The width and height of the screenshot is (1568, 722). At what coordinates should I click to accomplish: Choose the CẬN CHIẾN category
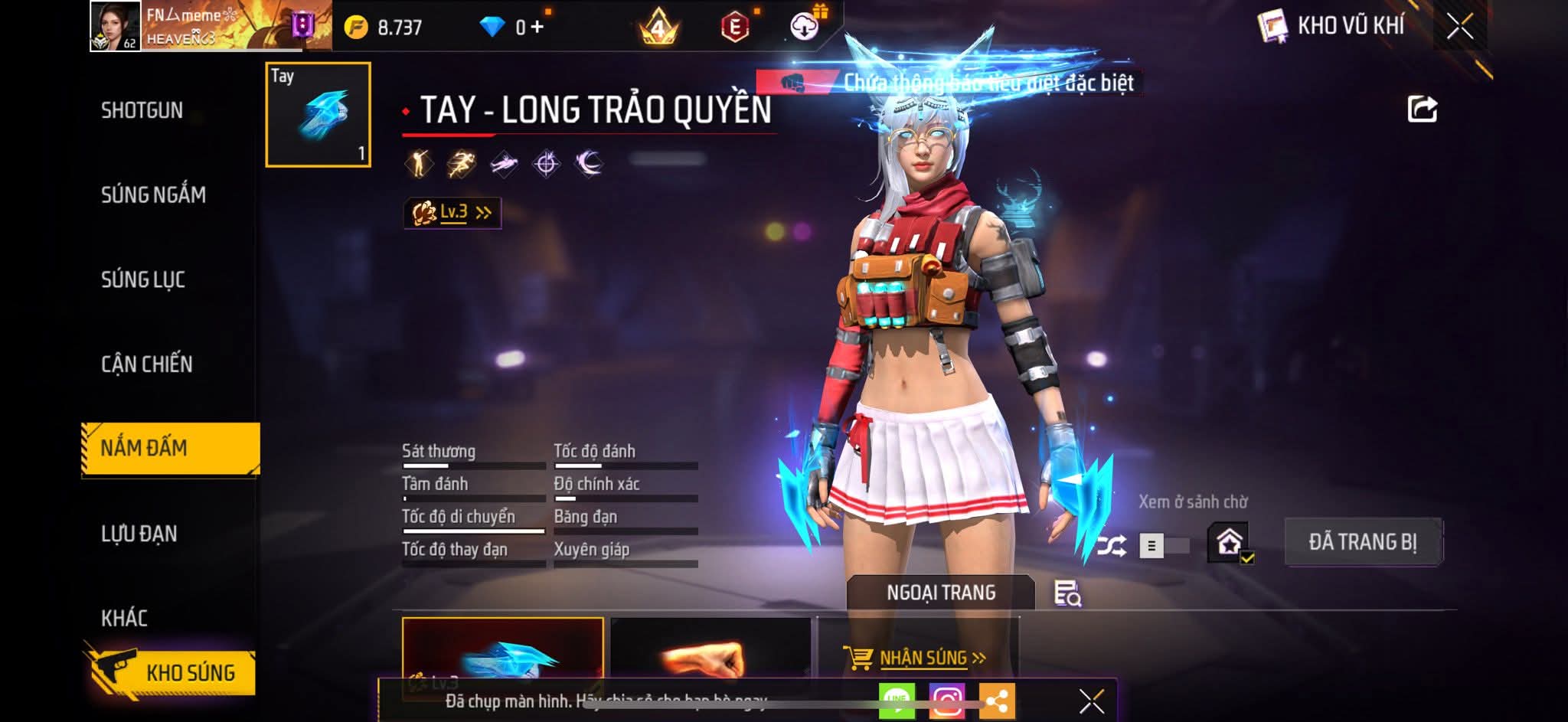[147, 364]
